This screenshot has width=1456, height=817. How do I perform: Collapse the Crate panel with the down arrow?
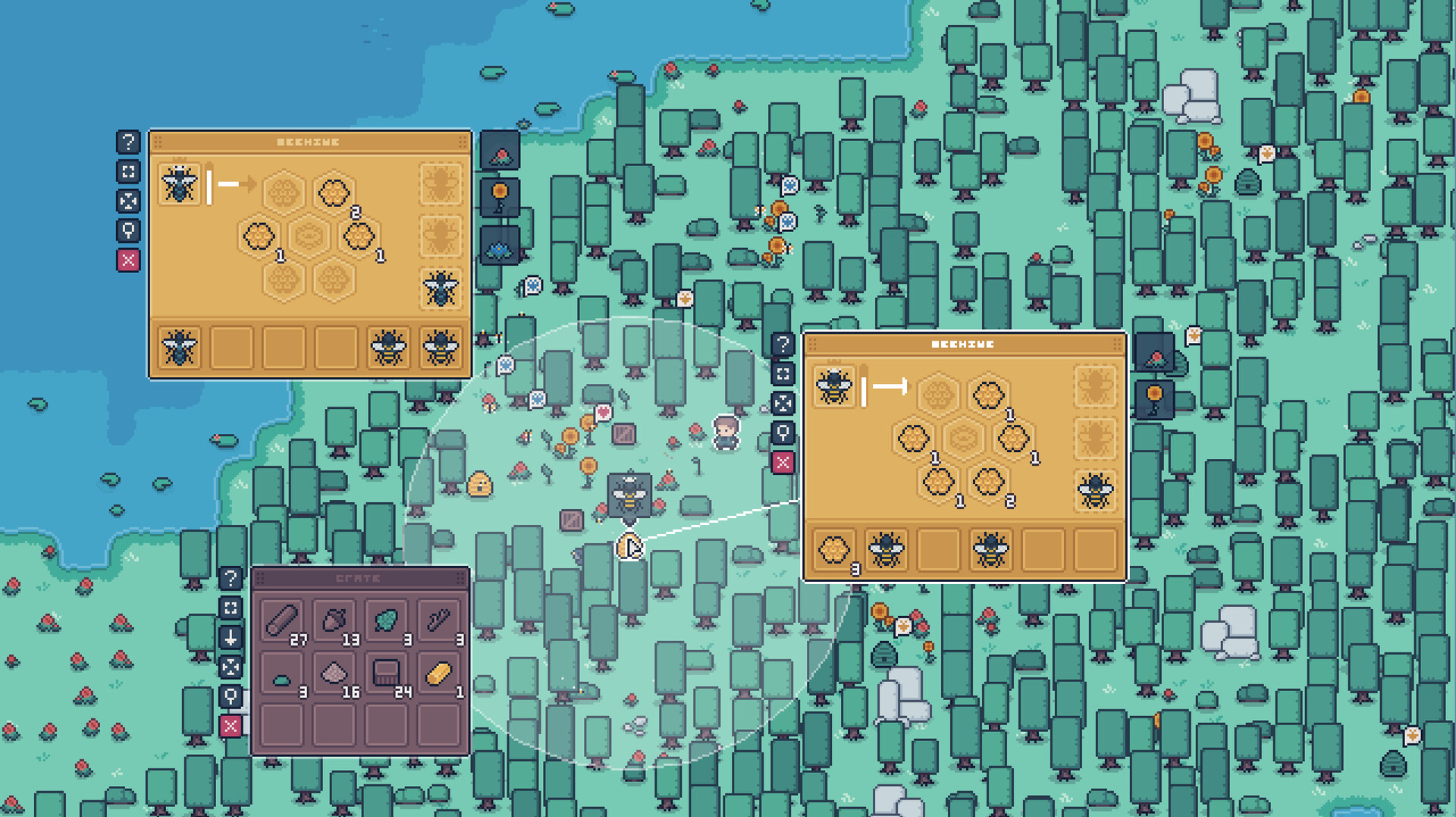(231, 635)
